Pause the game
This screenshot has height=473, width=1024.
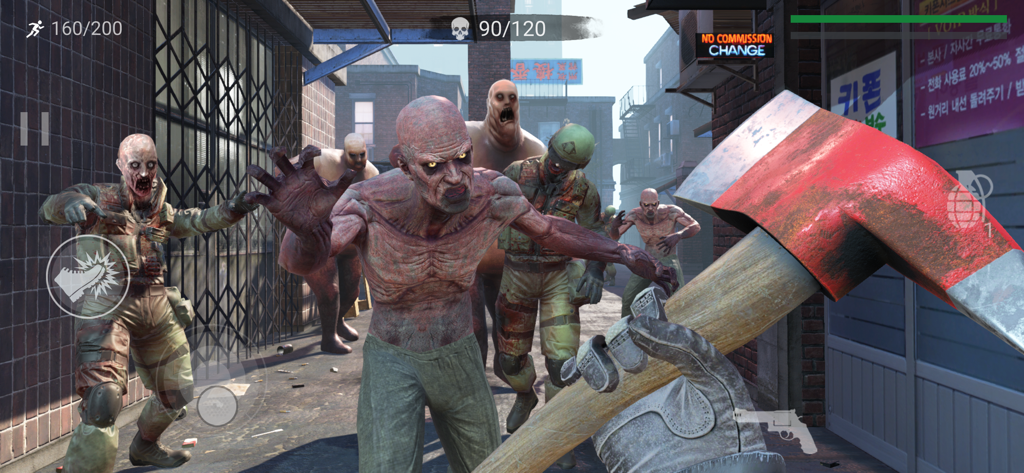[34, 129]
